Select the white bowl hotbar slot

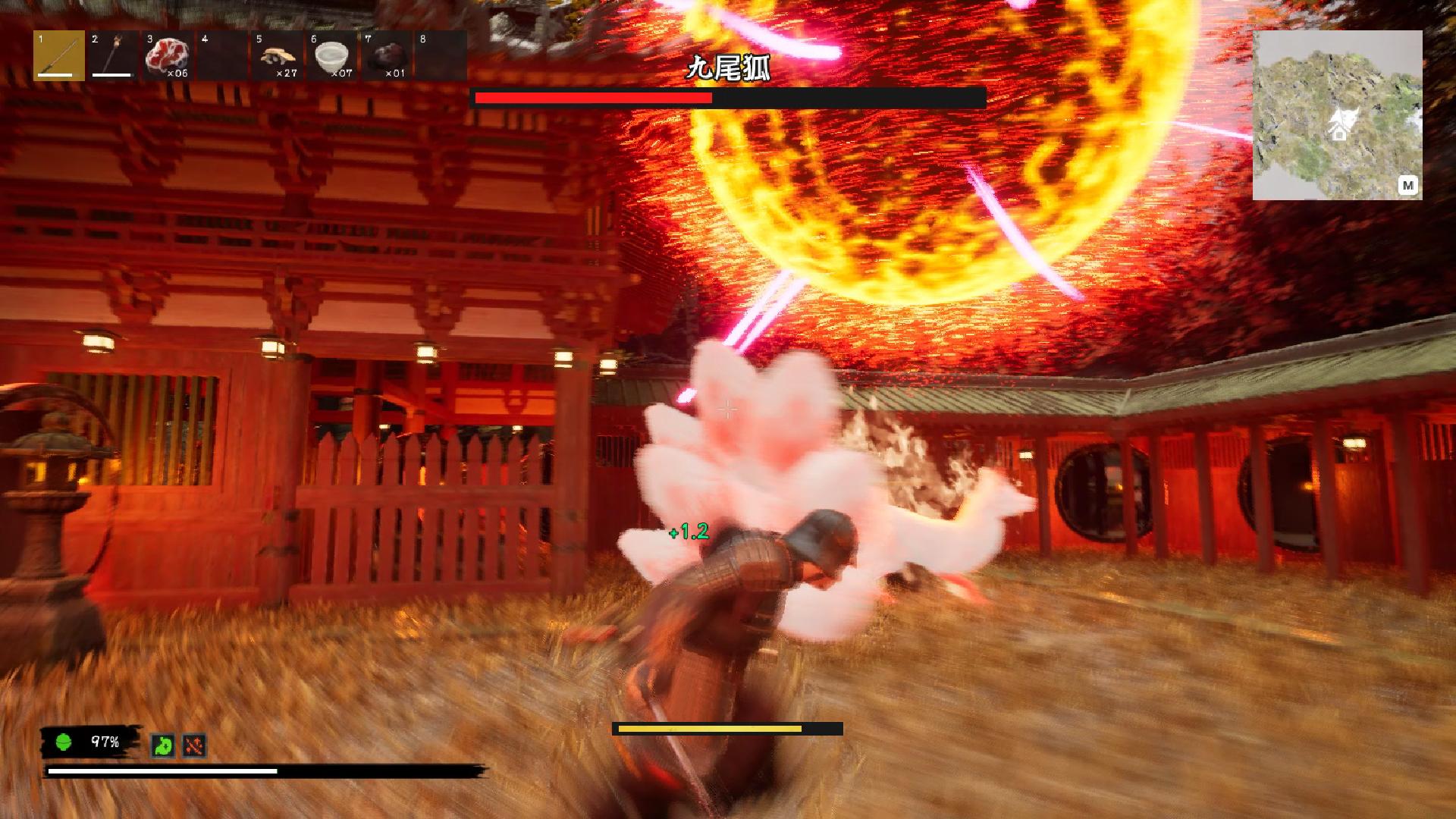click(x=331, y=55)
